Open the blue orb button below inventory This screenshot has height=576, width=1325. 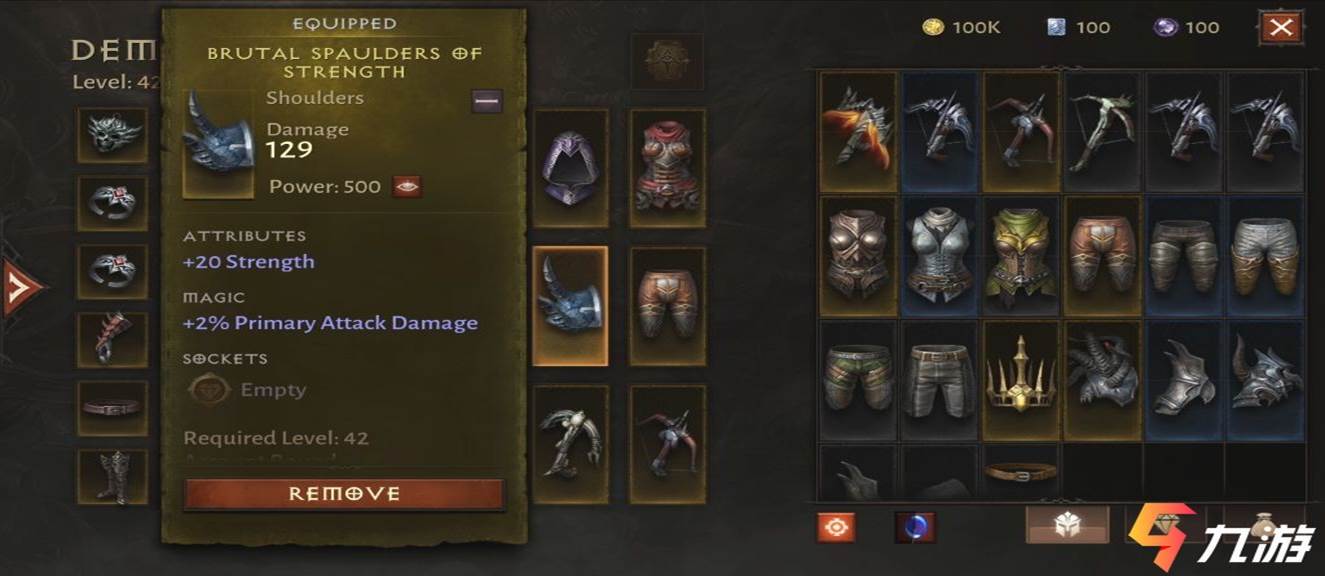coord(914,526)
